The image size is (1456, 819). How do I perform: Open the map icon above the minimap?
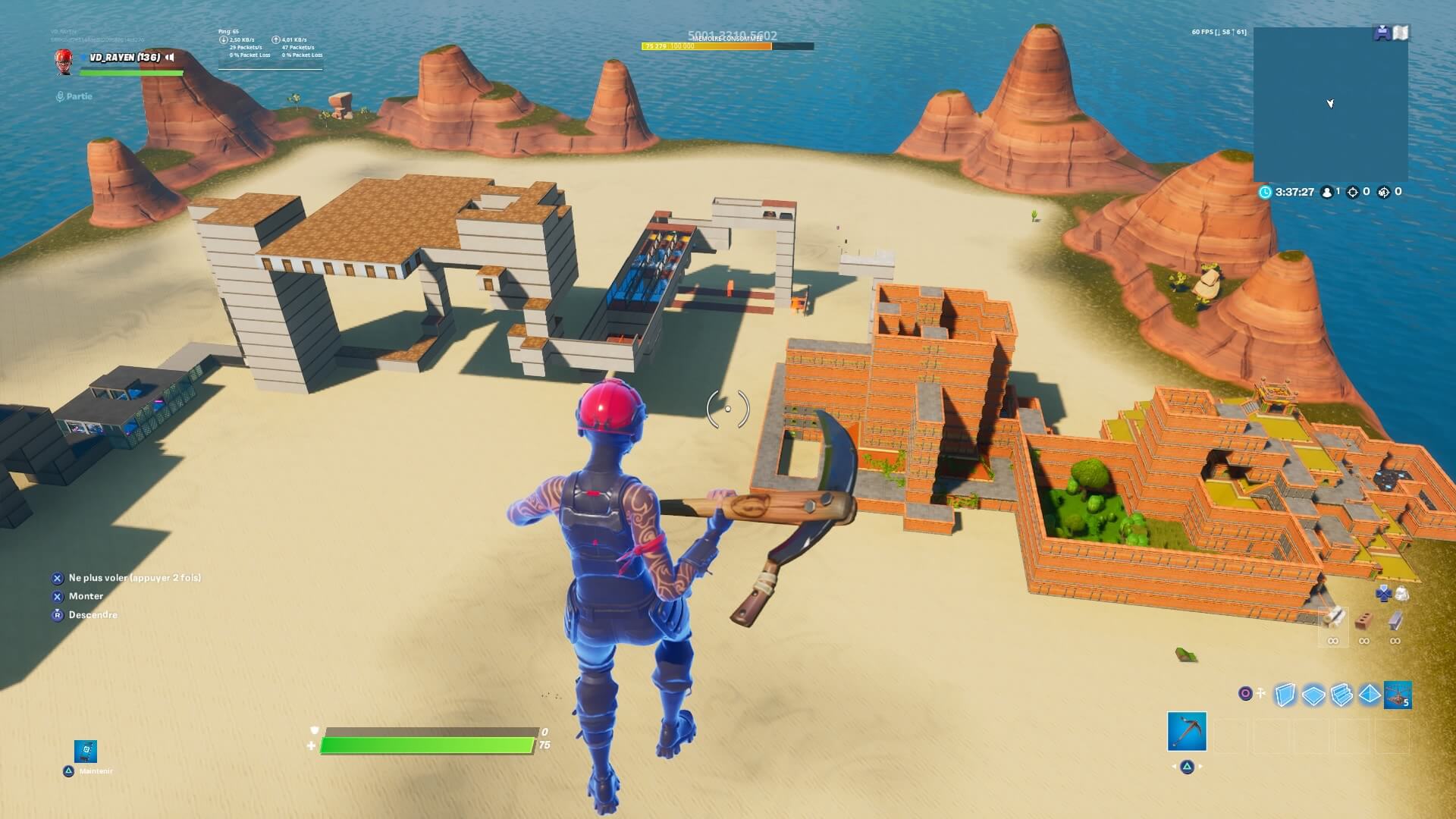point(1401,33)
